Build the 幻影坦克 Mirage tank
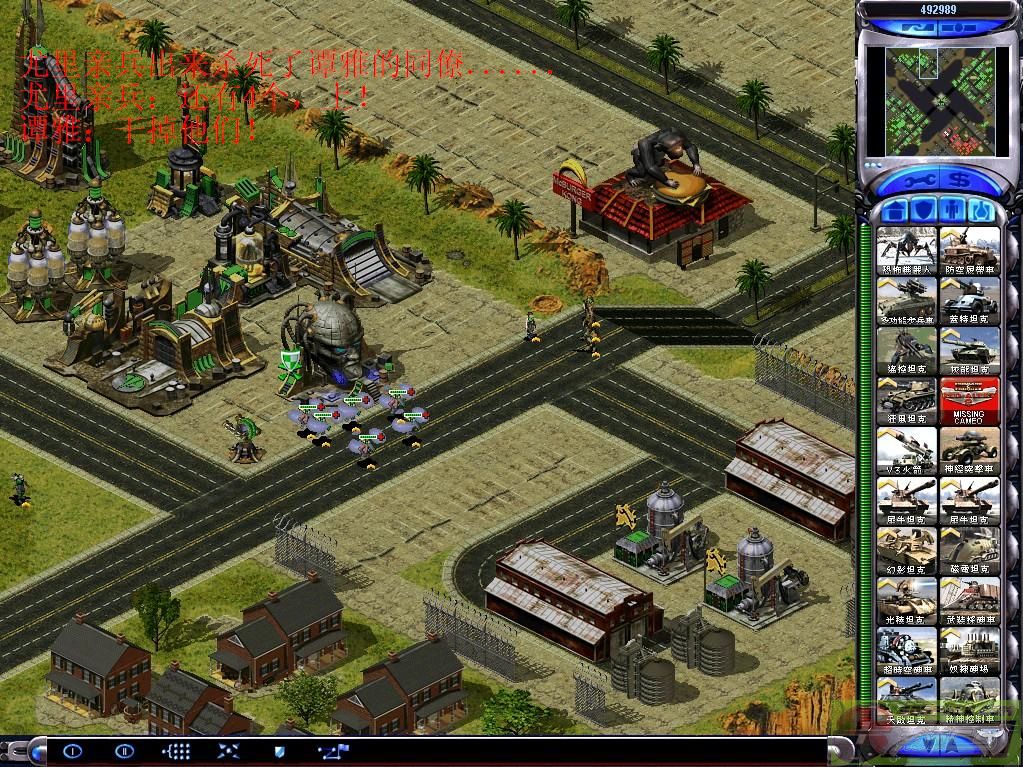The height and width of the screenshot is (767, 1023). pos(908,550)
